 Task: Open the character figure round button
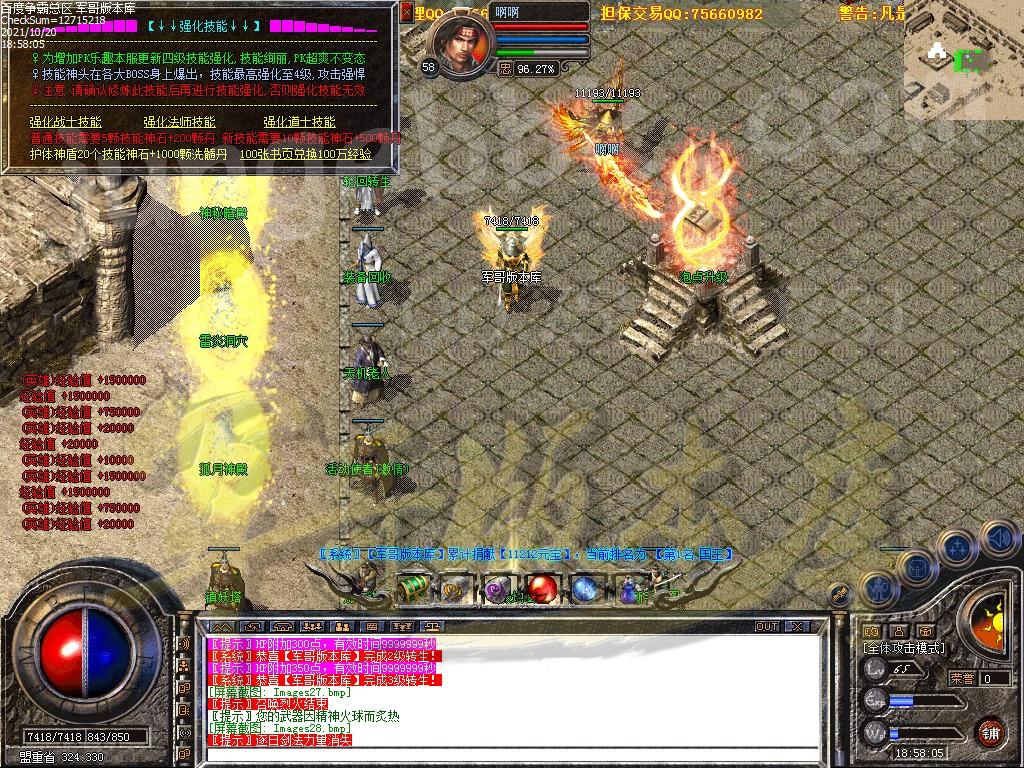pos(876,590)
